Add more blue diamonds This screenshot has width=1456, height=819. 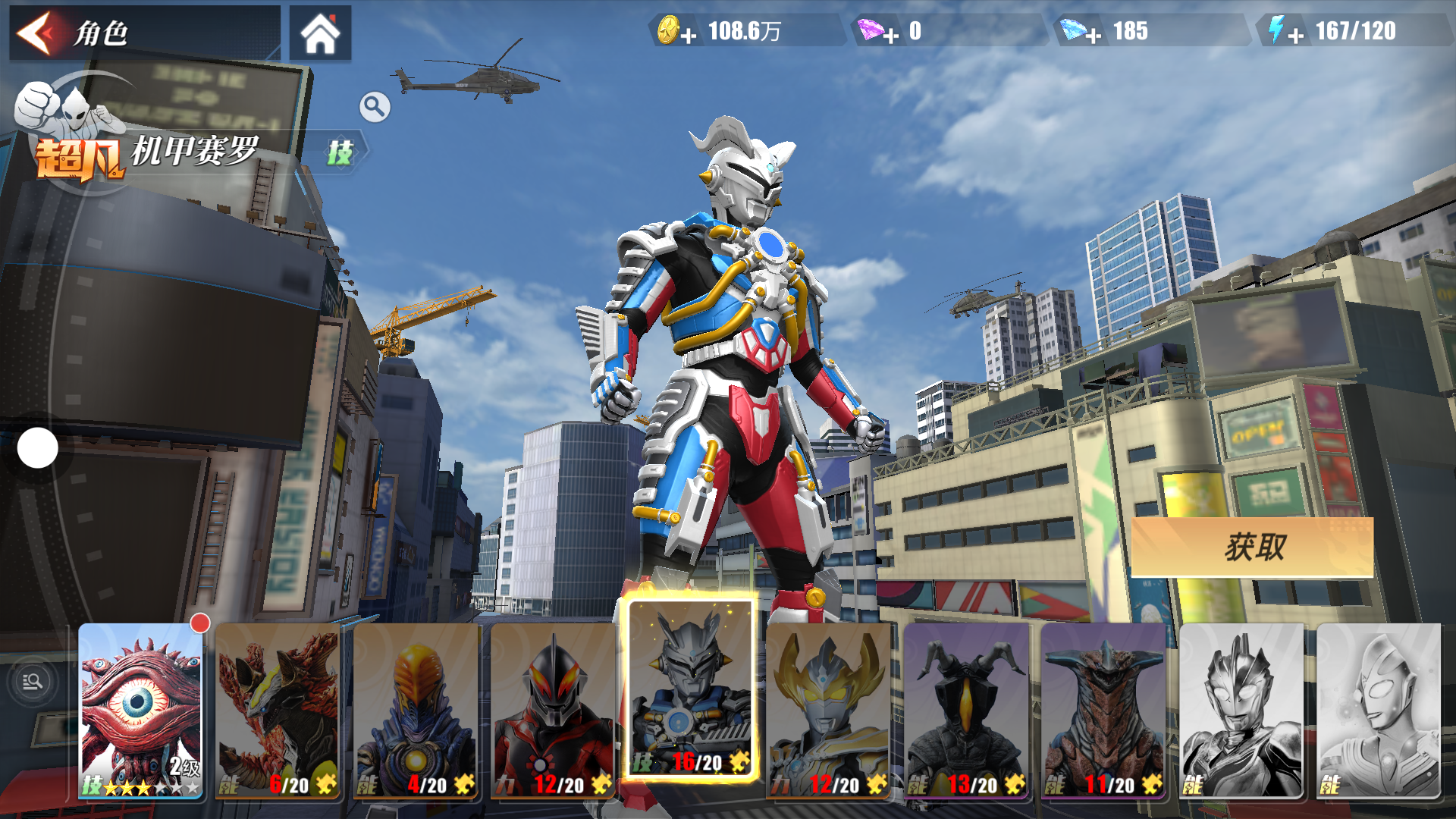(x=1093, y=34)
